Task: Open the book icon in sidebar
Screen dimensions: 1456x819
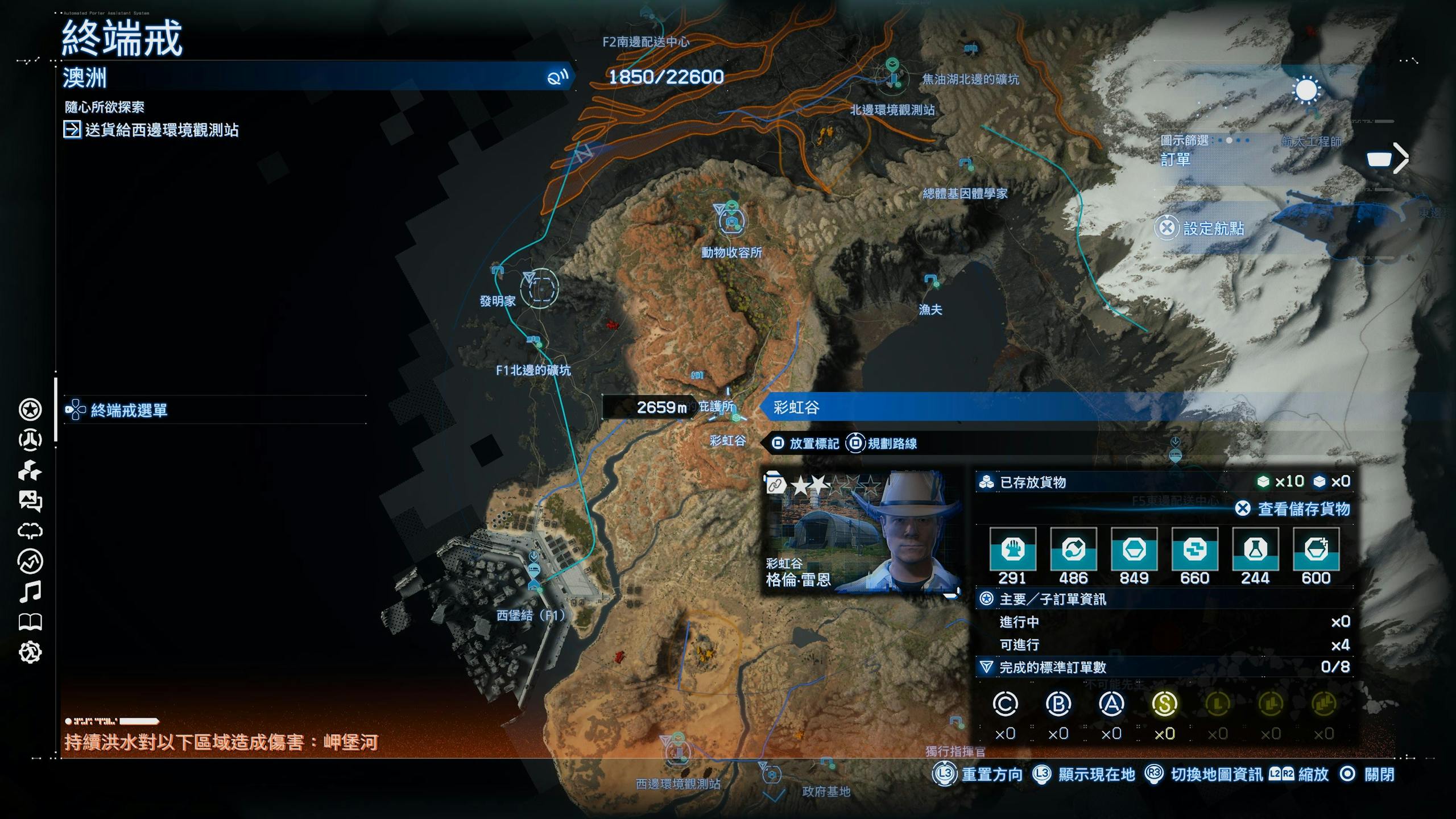Action: pyautogui.click(x=30, y=622)
